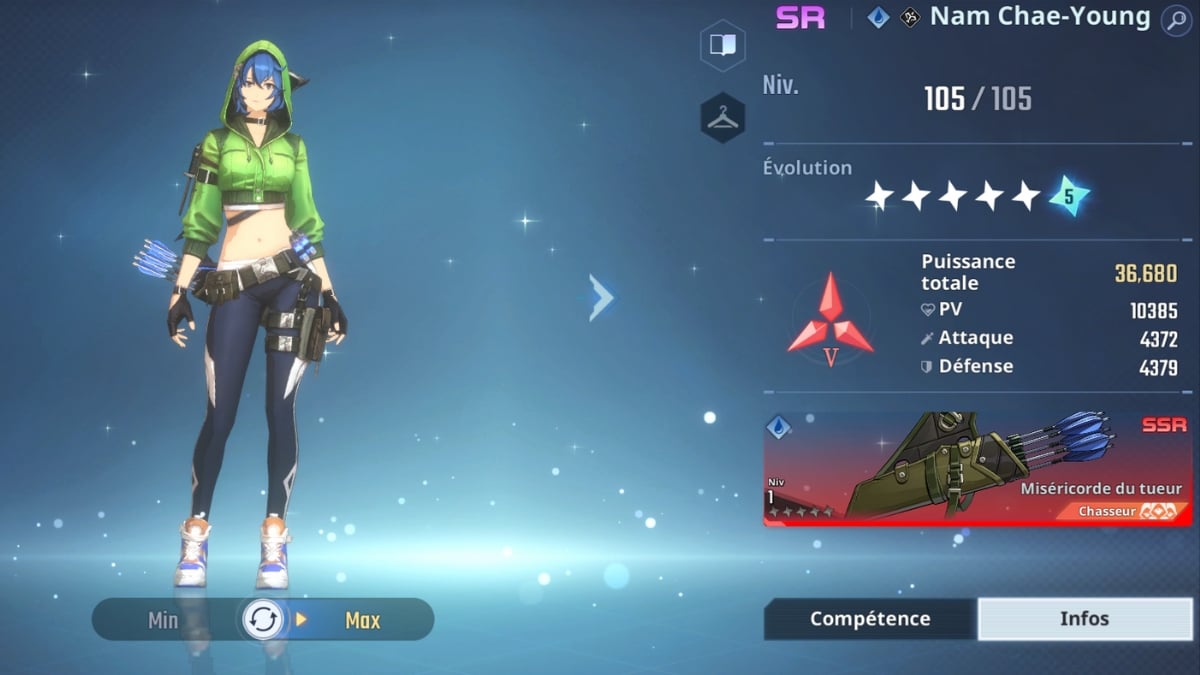
Task: Click the blue advancement star badge numbered 5
Action: tap(1068, 197)
